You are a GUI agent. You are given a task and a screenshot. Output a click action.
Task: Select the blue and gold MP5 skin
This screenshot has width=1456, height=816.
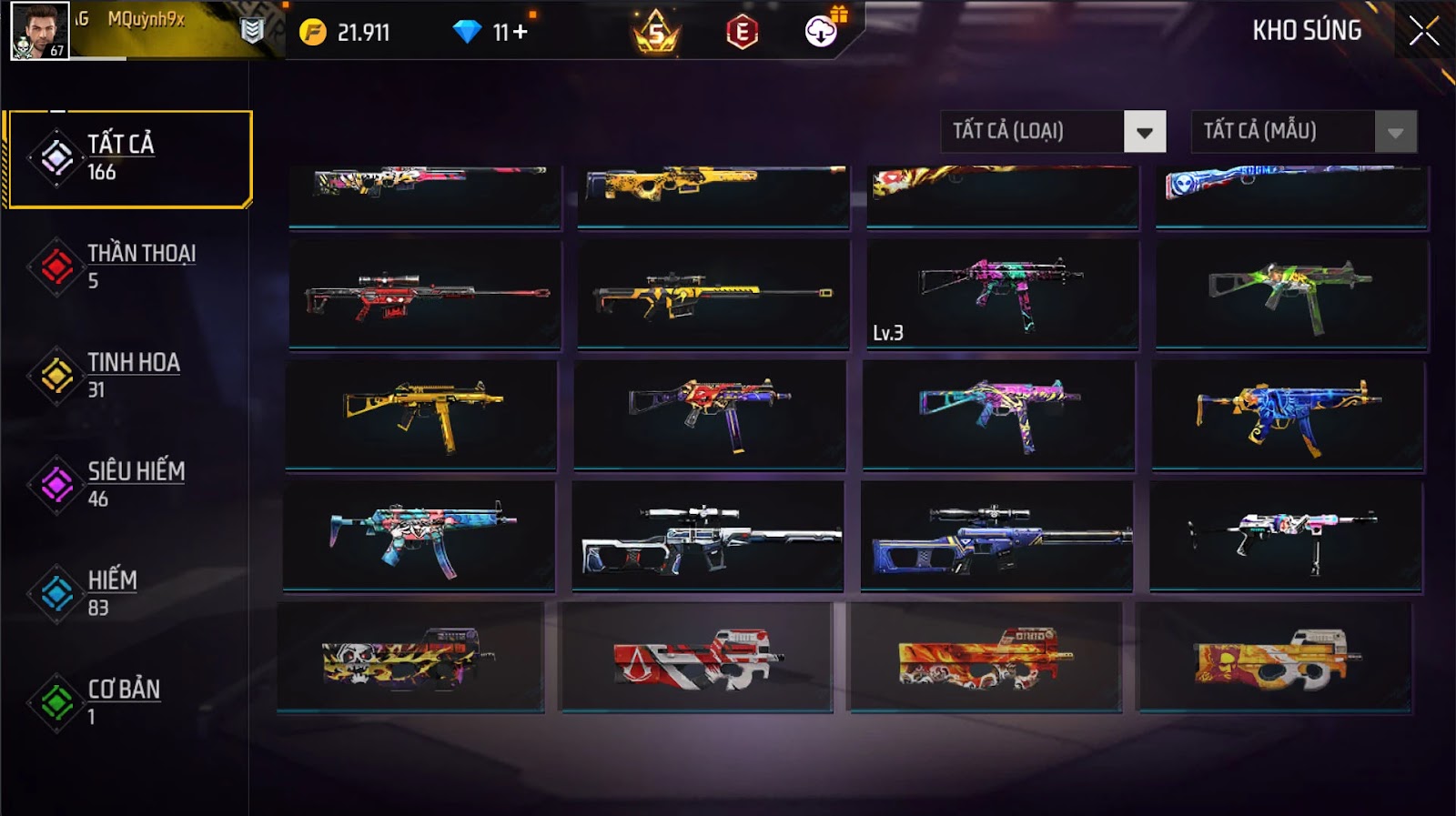pyautogui.click(x=1288, y=415)
